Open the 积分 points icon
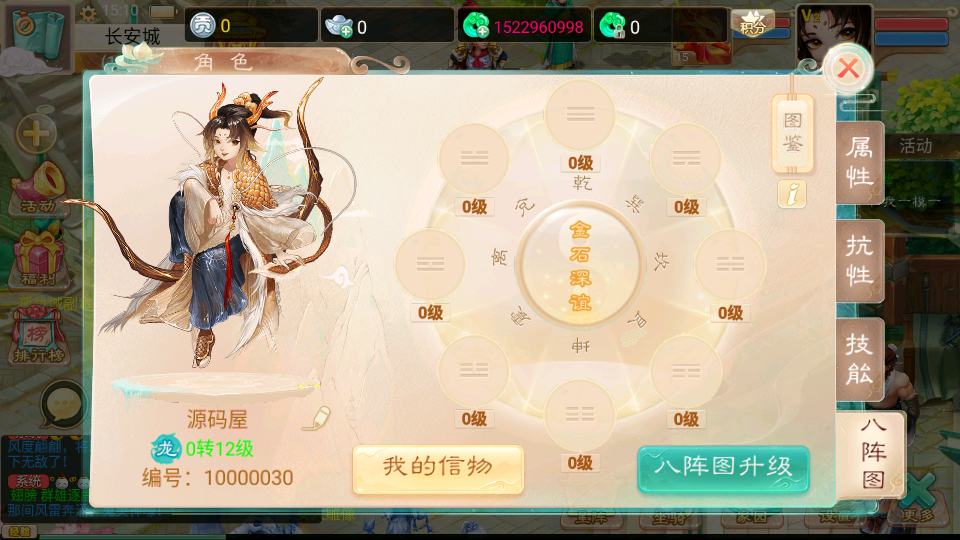The height and width of the screenshot is (540, 960). tap(752, 24)
